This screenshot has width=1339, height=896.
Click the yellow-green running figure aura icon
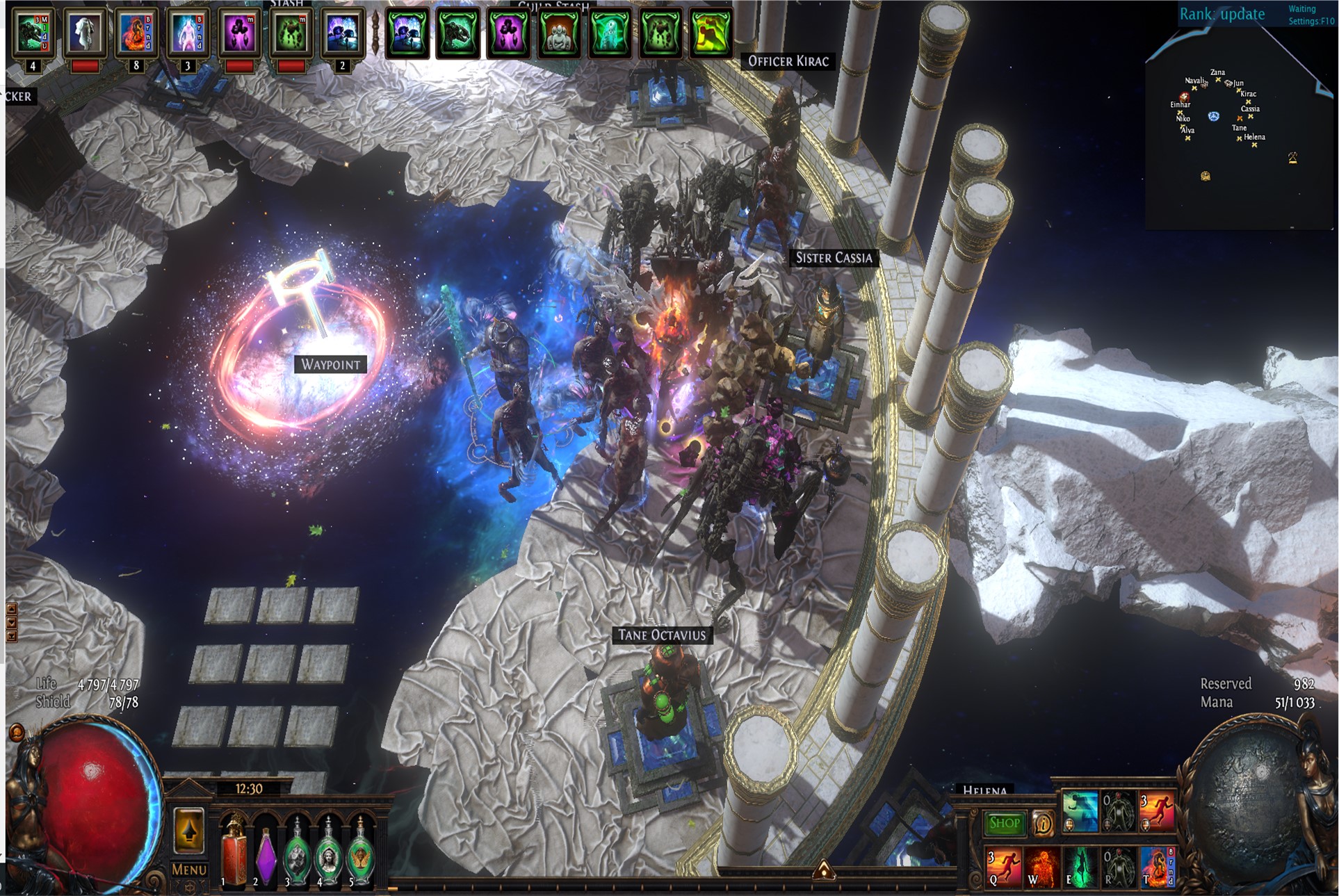click(711, 33)
